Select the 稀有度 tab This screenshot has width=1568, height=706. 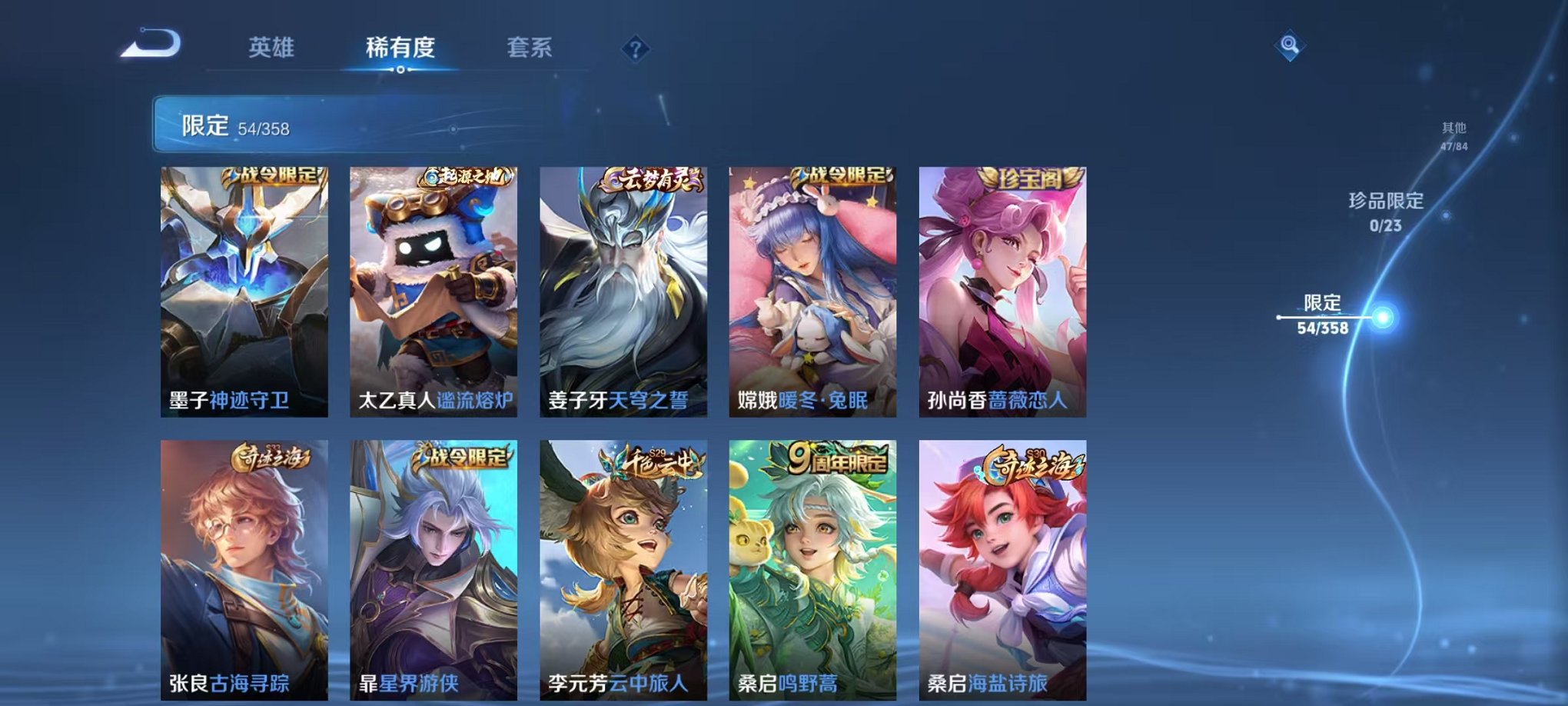tap(399, 46)
